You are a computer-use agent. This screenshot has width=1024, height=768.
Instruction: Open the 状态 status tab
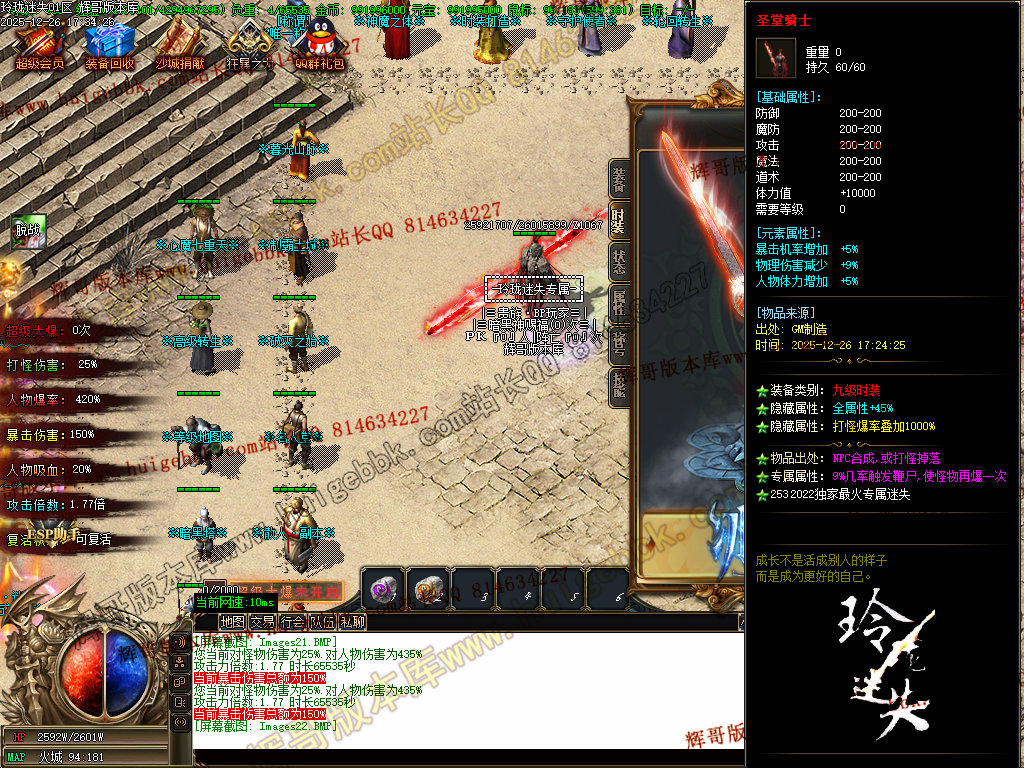620,262
